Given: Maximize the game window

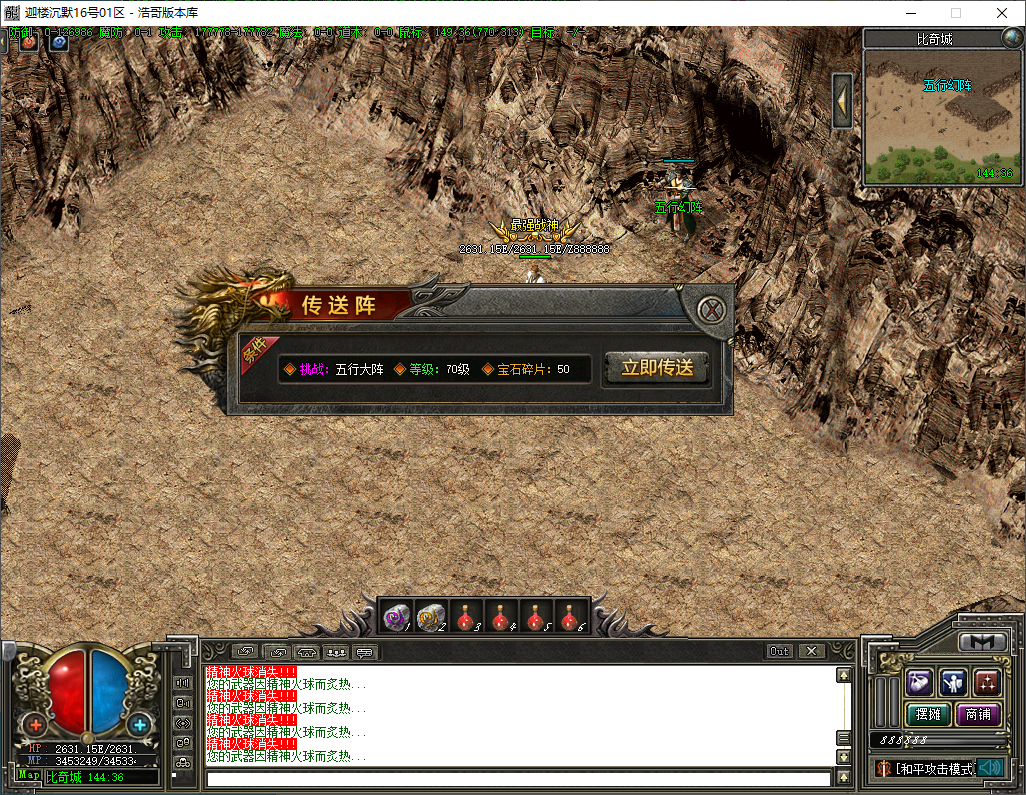Looking at the screenshot, I should tap(956, 13).
